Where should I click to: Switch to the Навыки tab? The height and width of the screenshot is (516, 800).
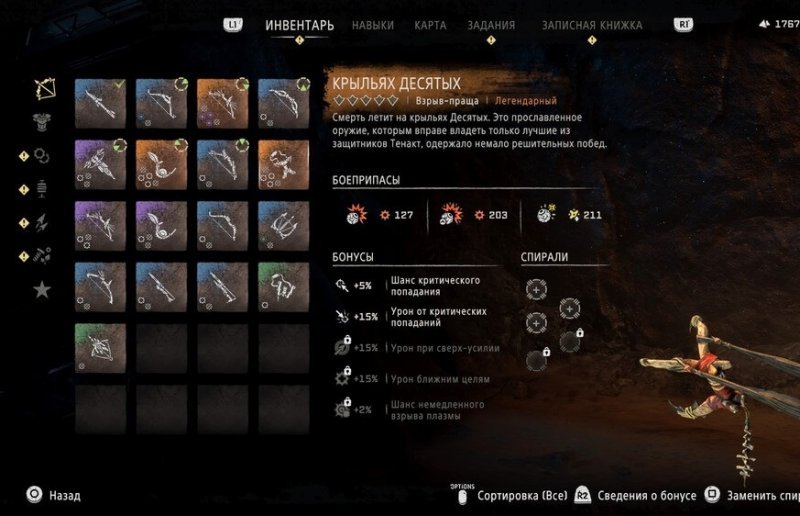tap(372, 25)
